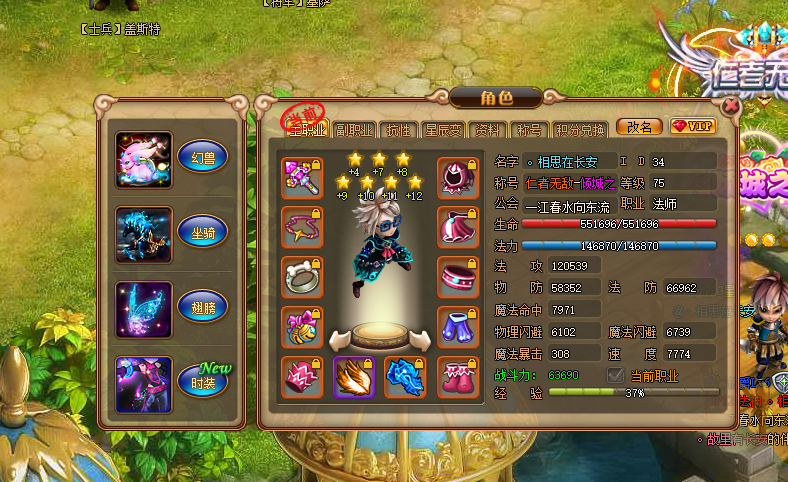This screenshot has width=788, height=482.
Task: Open the VIP button
Action: click(693, 127)
